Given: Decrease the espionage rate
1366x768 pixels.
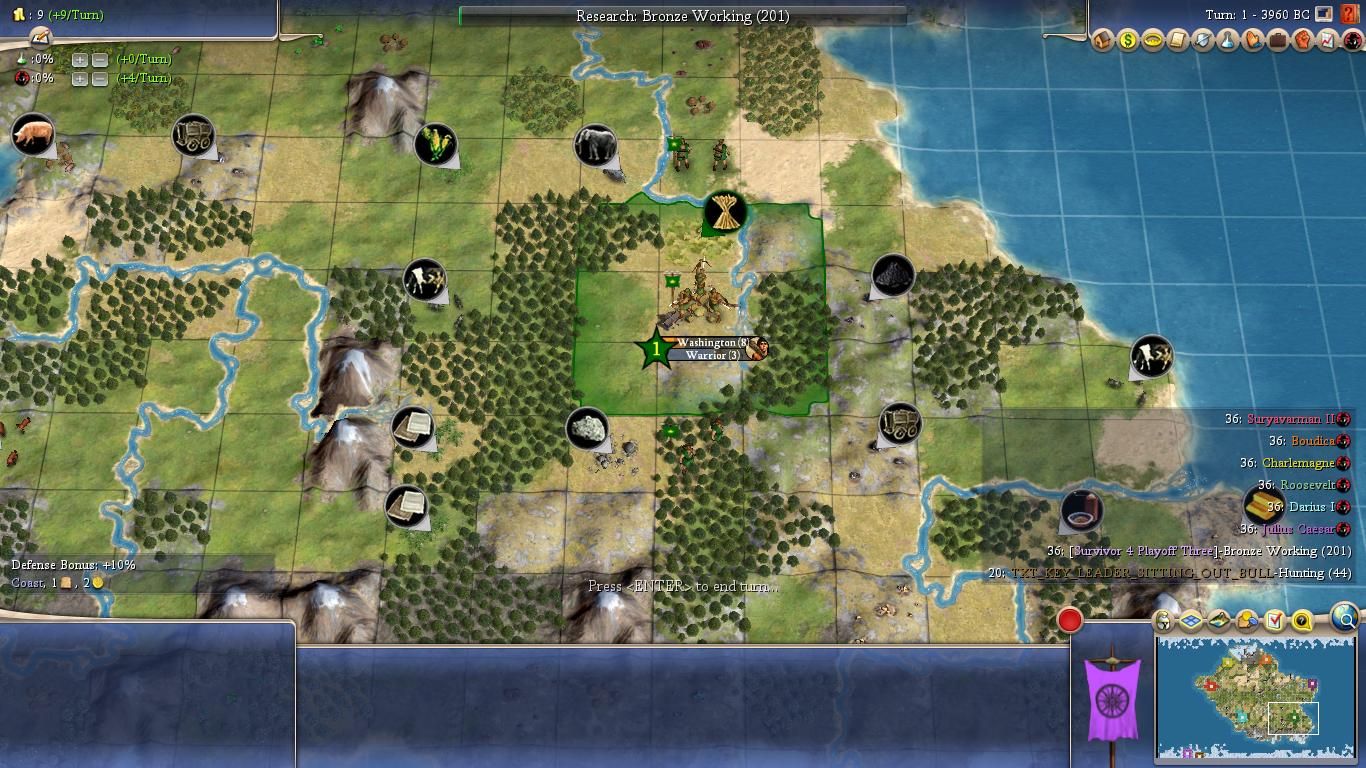Looking at the screenshot, I should (100, 79).
